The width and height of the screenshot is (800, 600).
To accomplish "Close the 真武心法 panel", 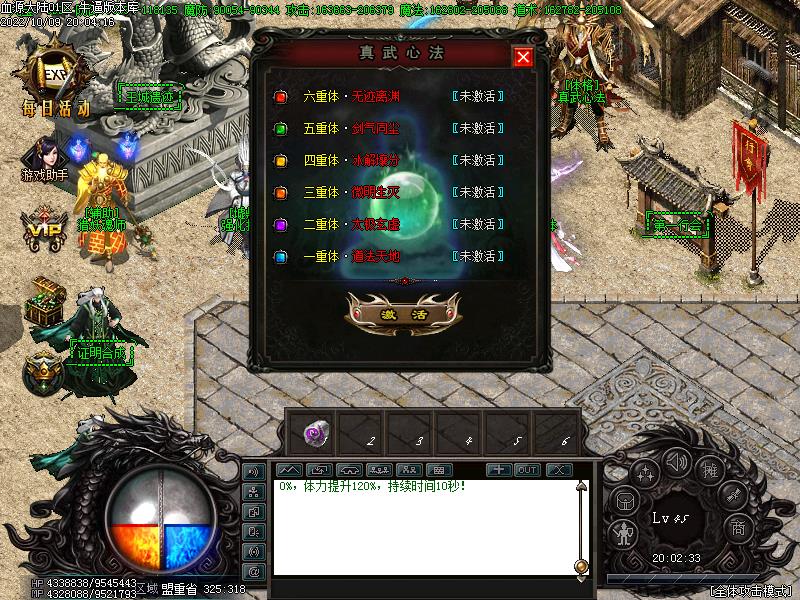I will tap(522, 57).
